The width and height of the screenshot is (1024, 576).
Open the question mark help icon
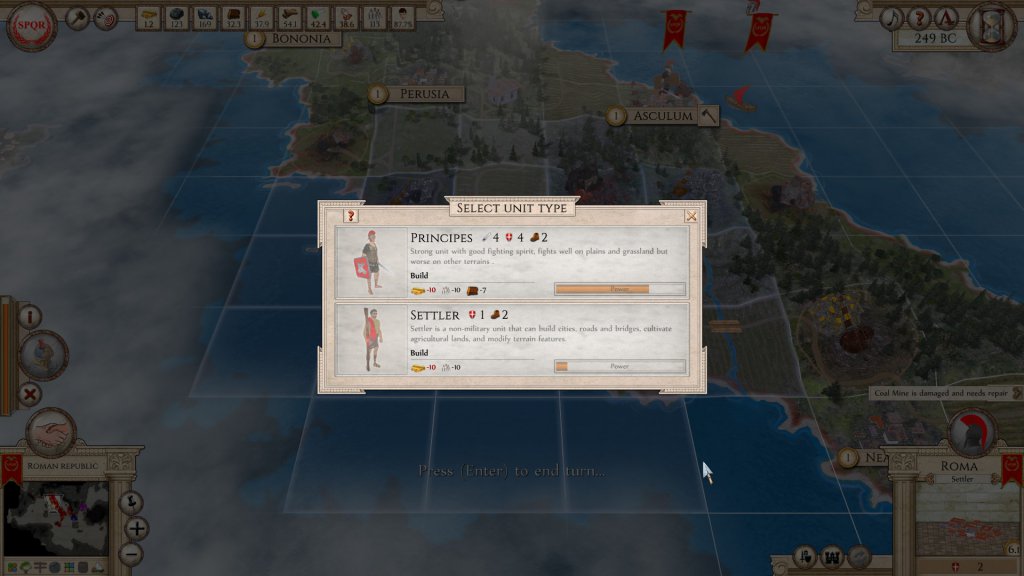pyautogui.click(x=918, y=18)
